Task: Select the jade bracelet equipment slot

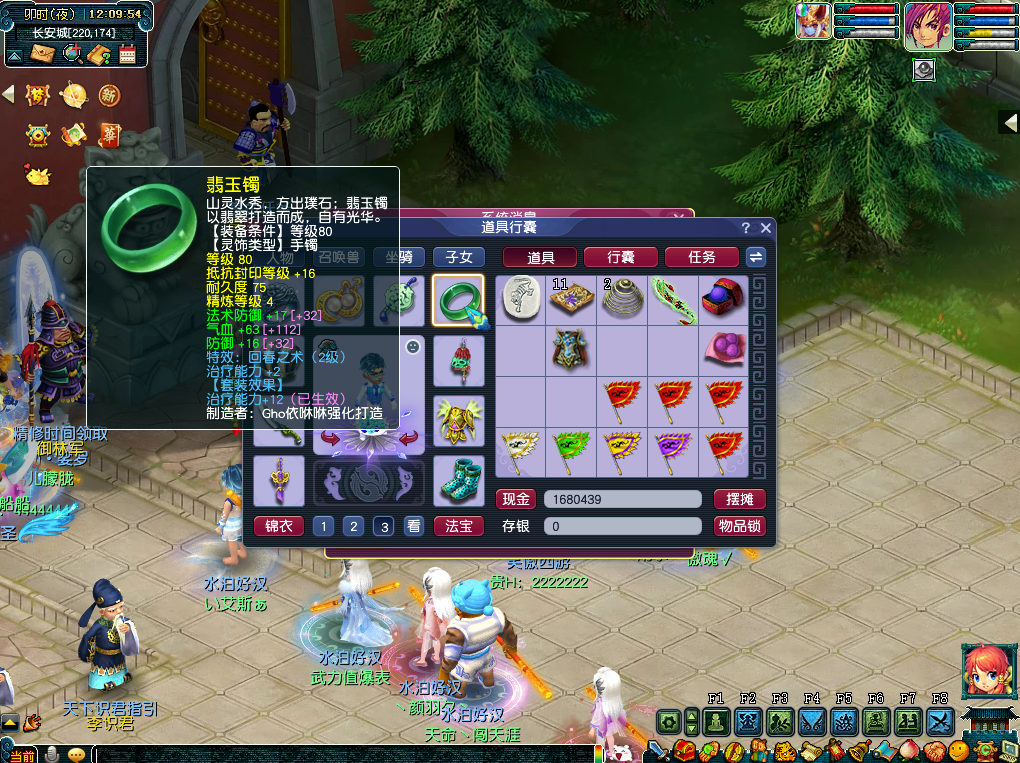Action: pos(458,301)
